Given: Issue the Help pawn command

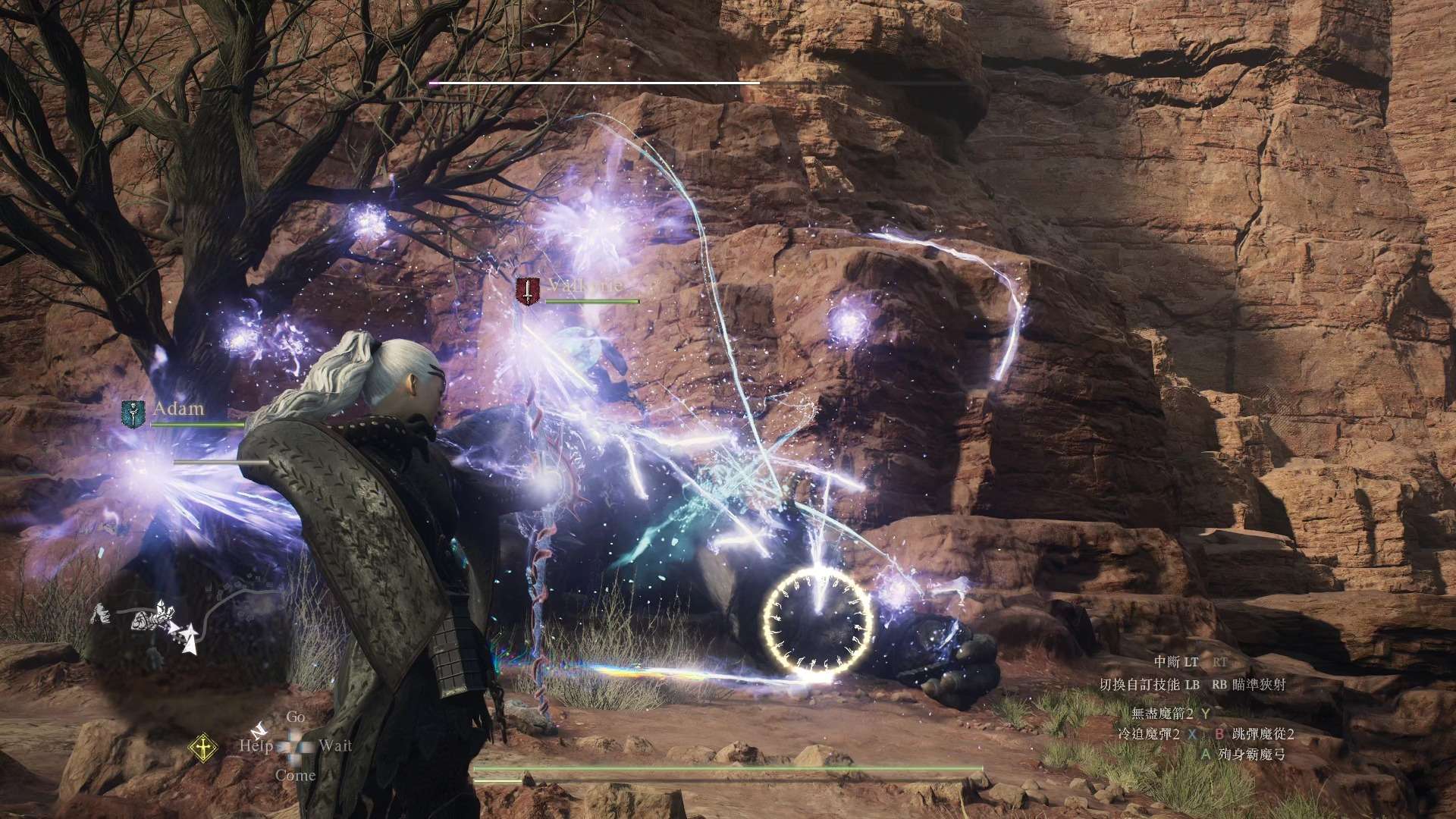Looking at the screenshot, I should pyautogui.click(x=256, y=745).
